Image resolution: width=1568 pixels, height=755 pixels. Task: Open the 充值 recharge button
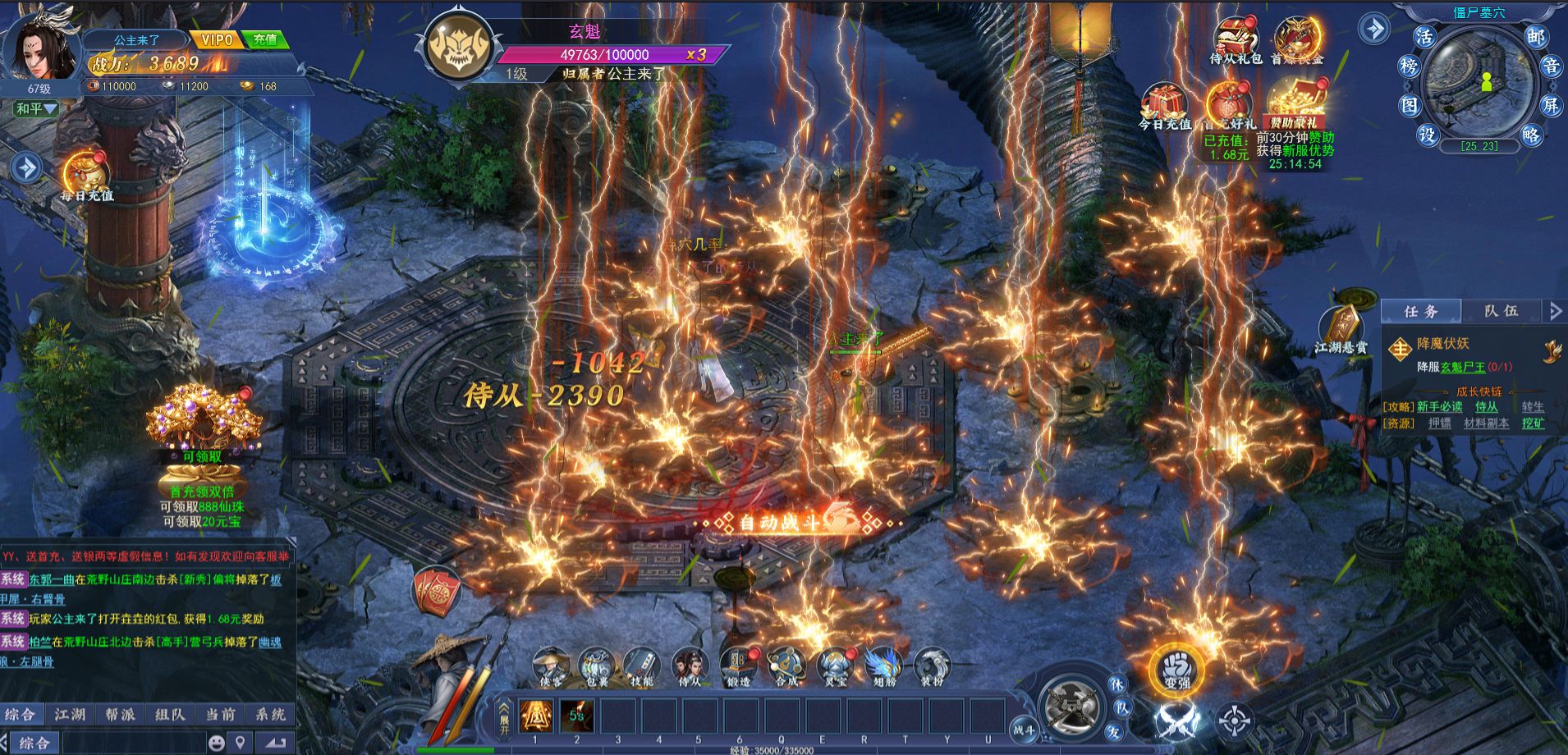[265, 39]
